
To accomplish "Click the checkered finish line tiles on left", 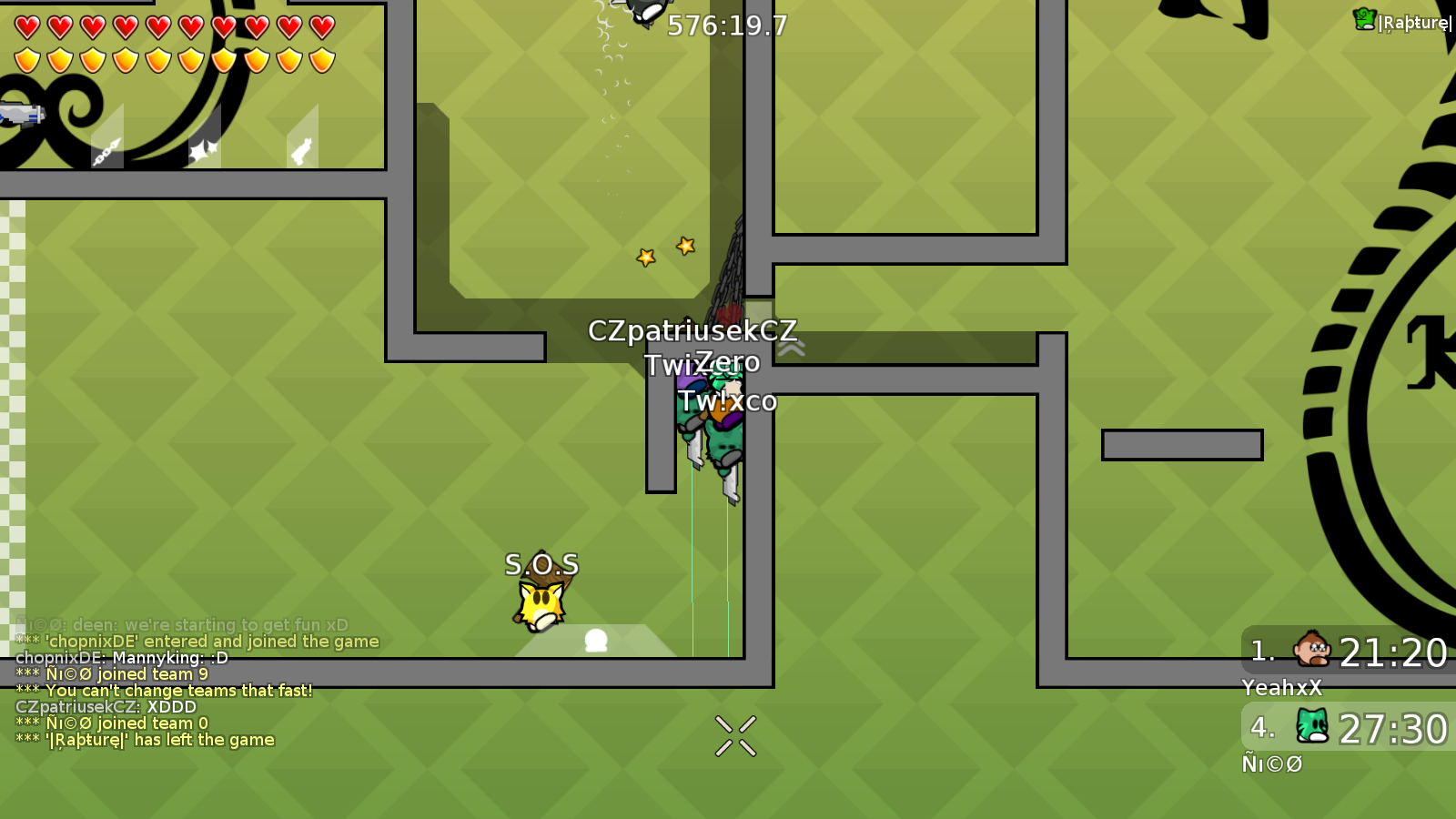I will coord(11,409).
